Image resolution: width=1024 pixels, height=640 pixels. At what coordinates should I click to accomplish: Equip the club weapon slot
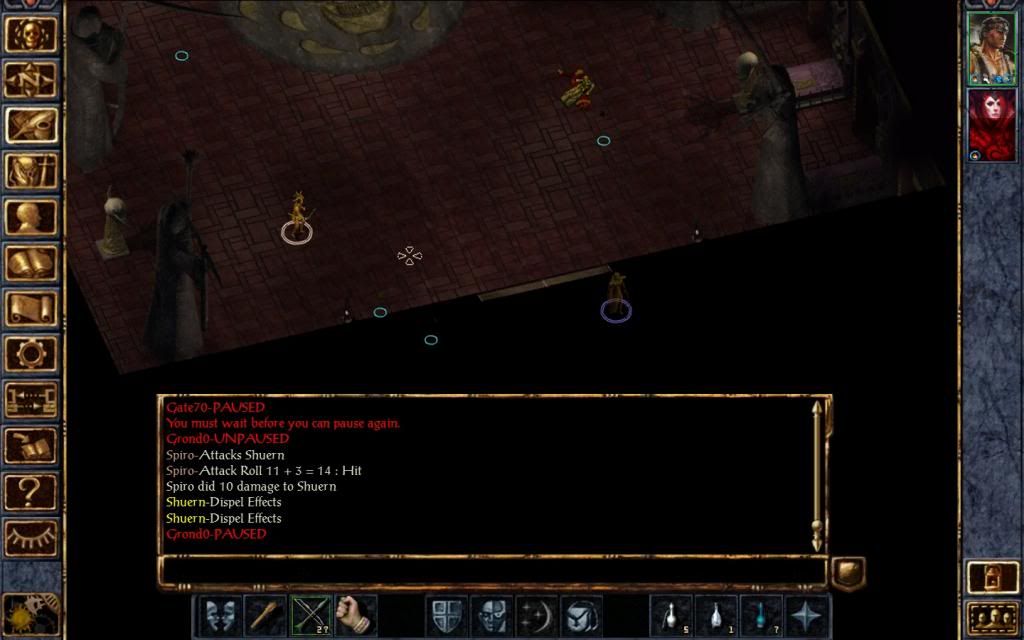[x=265, y=615]
